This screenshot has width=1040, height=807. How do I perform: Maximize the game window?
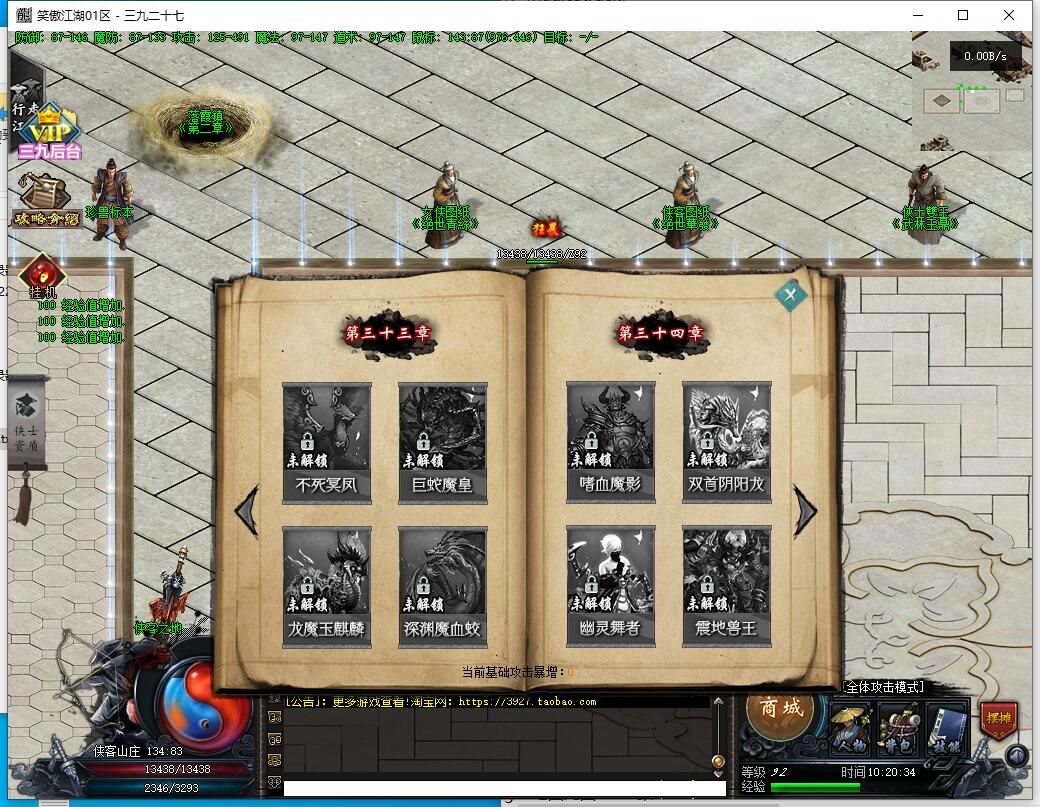pyautogui.click(x=963, y=15)
